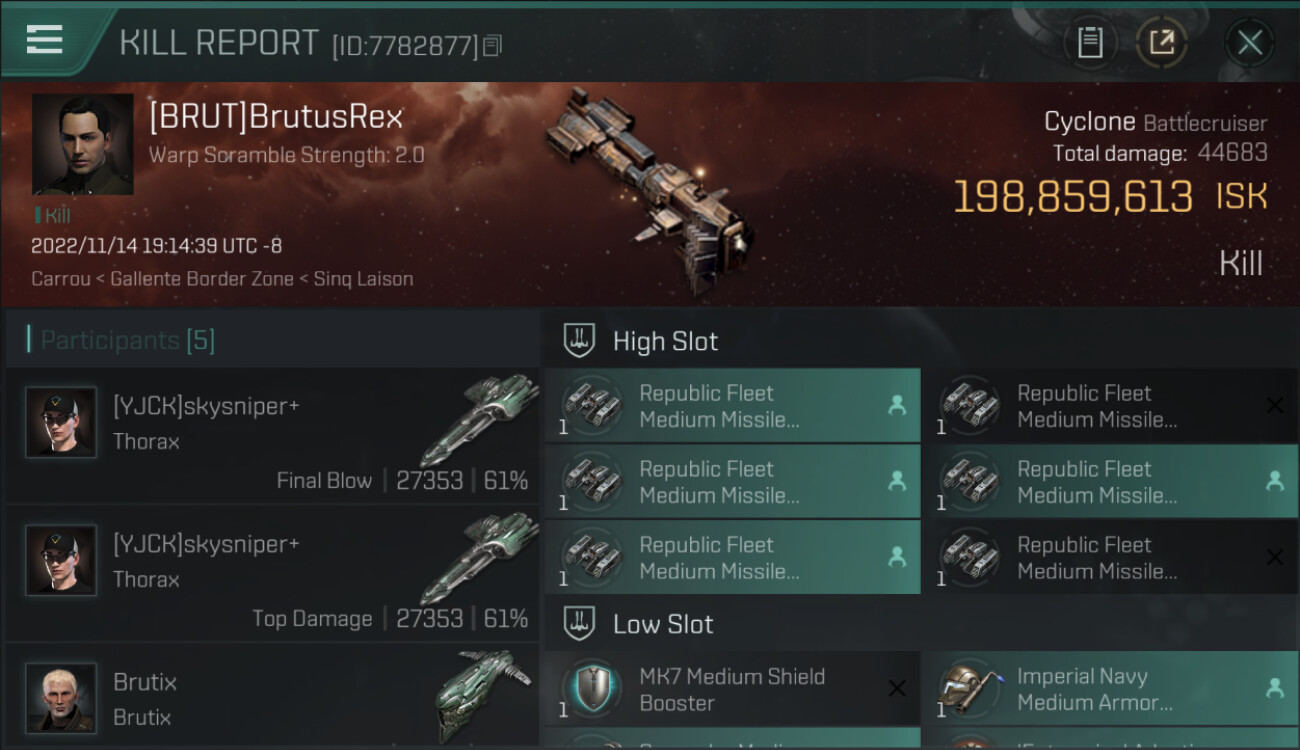Toggle the High Slot section header
Screen dimensions: 1300x750
click(665, 341)
